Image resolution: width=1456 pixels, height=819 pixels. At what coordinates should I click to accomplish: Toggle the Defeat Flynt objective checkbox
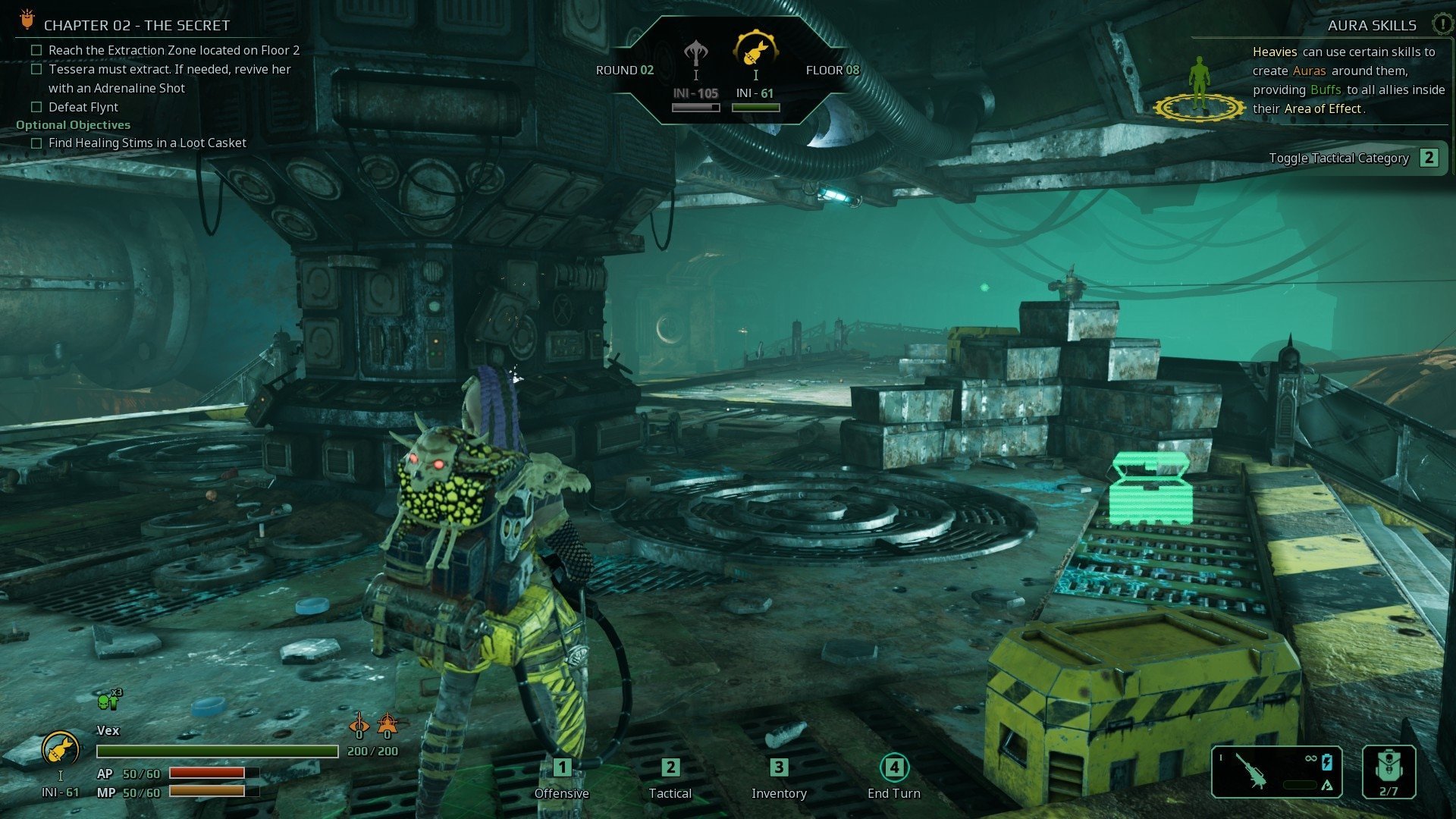click(x=36, y=107)
